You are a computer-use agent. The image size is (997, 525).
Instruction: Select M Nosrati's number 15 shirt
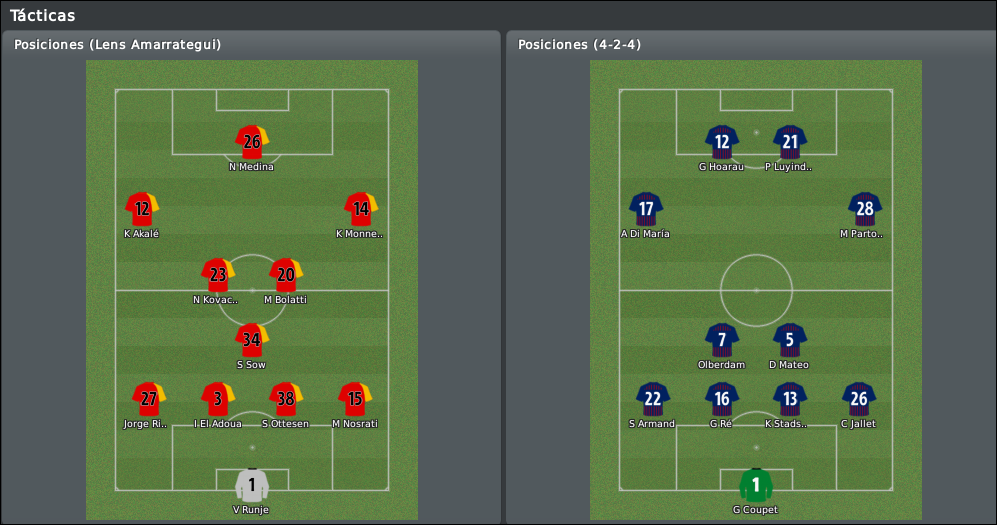(355, 399)
